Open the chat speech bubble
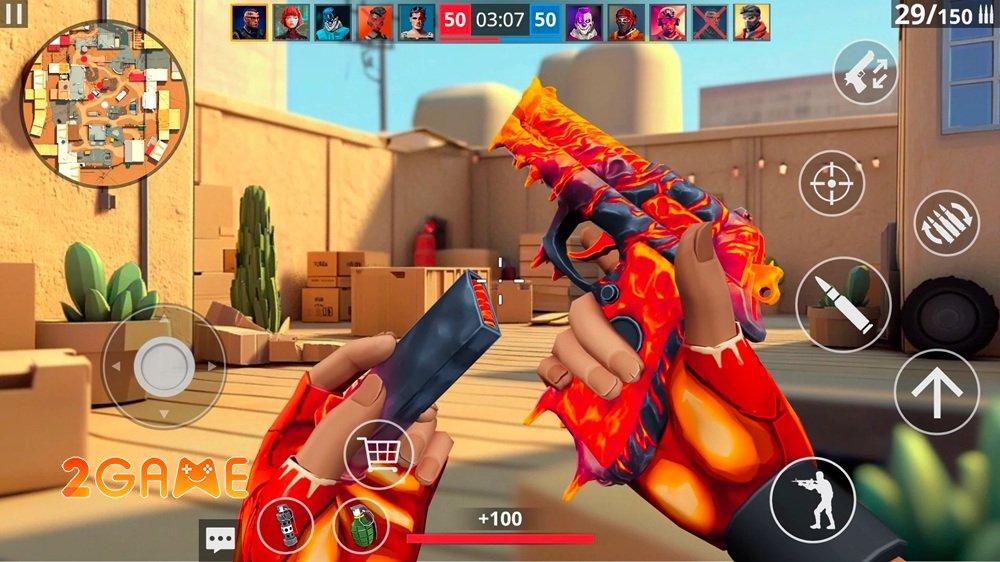The height and width of the screenshot is (562, 1000). click(x=218, y=539)
